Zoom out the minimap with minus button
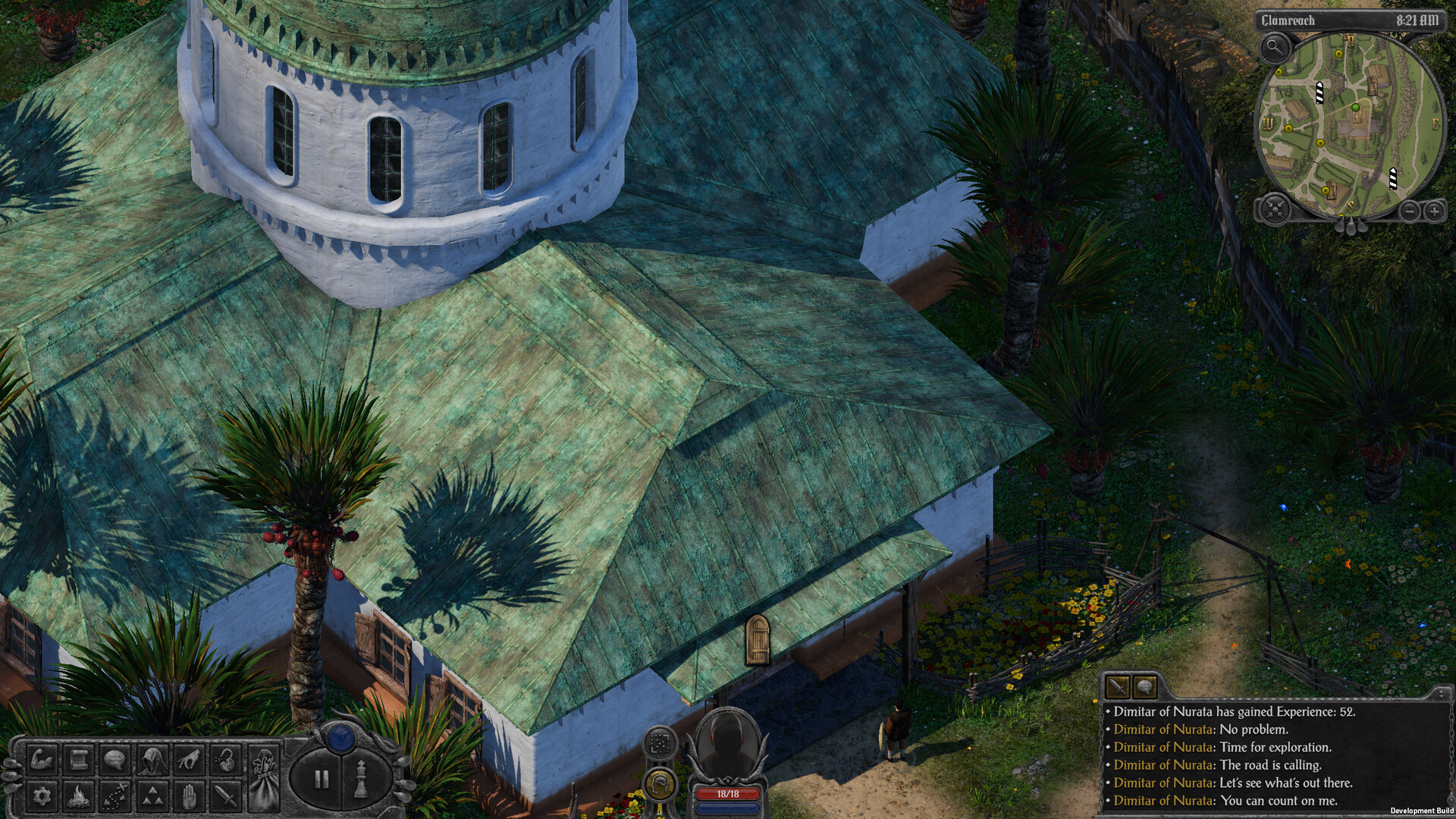 pyautogui.click(x=1408, y=211)
